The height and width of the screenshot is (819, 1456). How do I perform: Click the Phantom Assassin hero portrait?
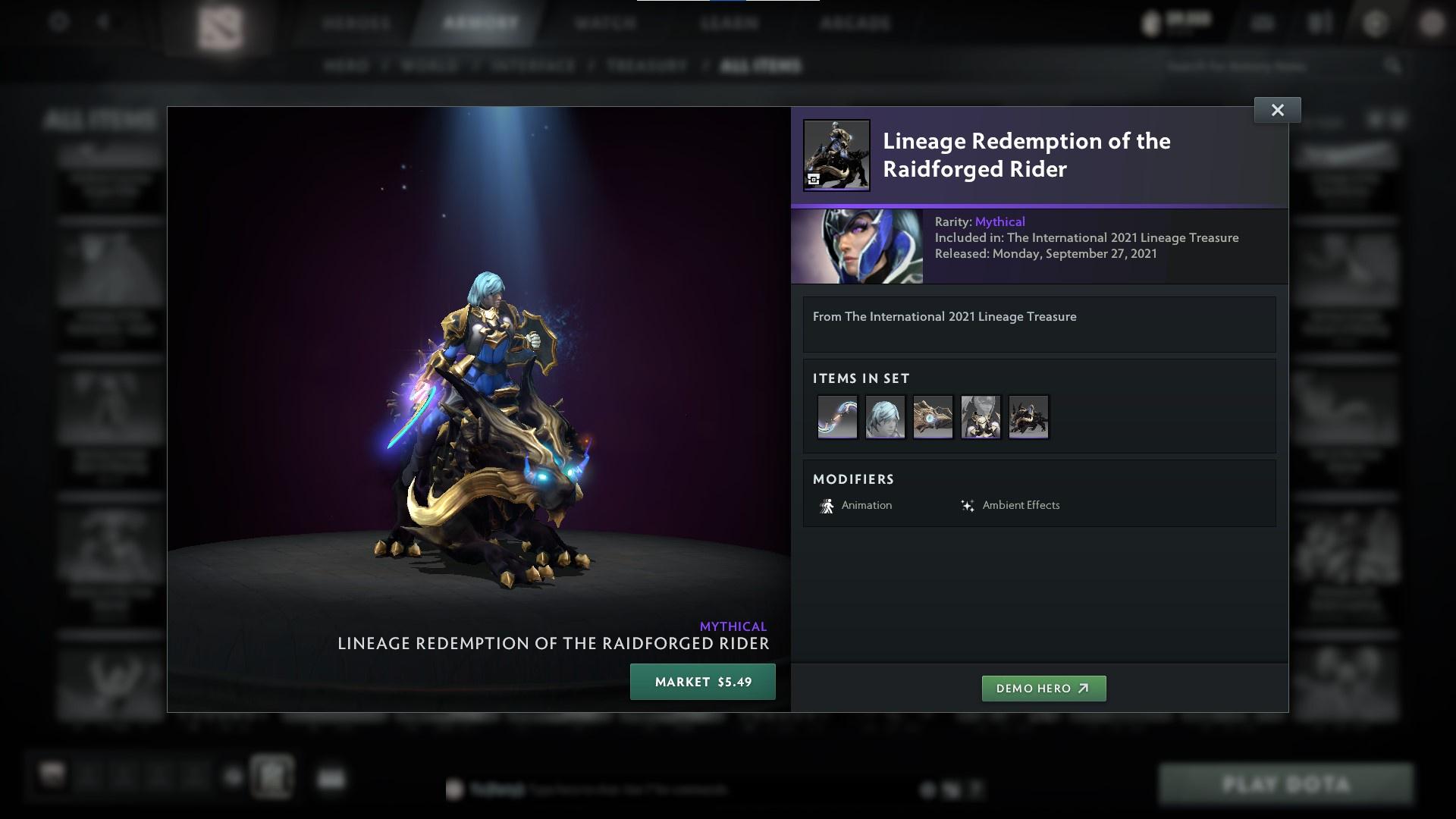pos(857,246)
